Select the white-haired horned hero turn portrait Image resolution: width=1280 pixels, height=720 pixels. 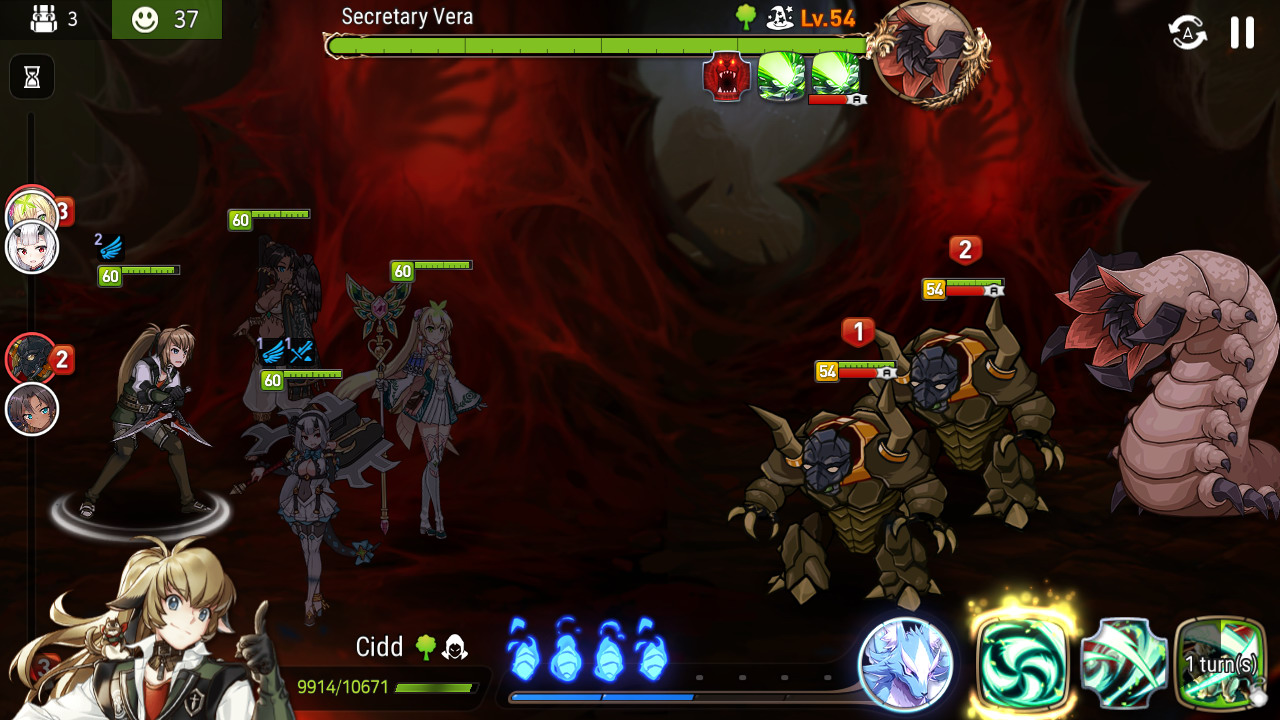click(32, 248)
